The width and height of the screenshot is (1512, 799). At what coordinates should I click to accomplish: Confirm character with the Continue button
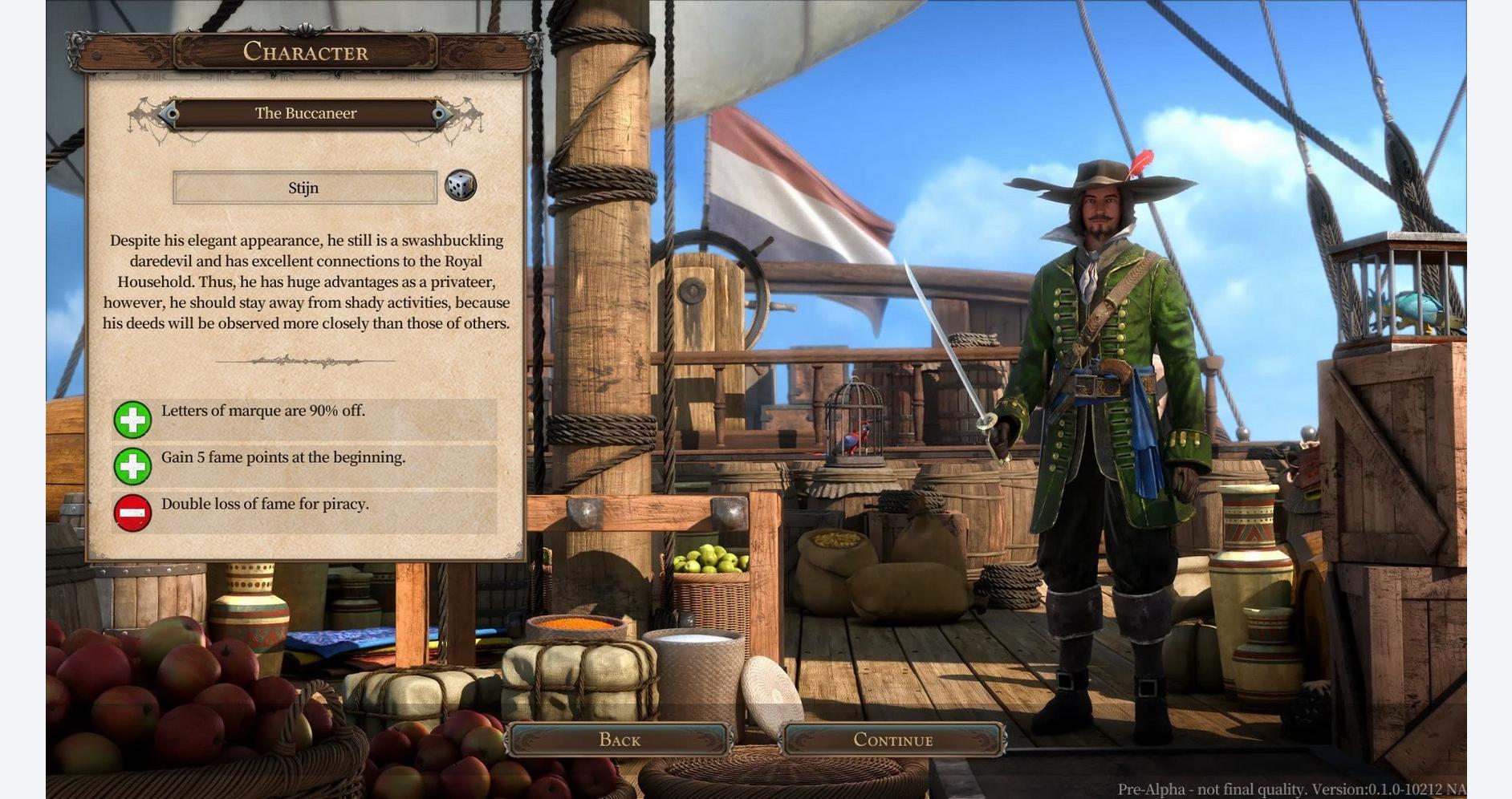point(892,740)
